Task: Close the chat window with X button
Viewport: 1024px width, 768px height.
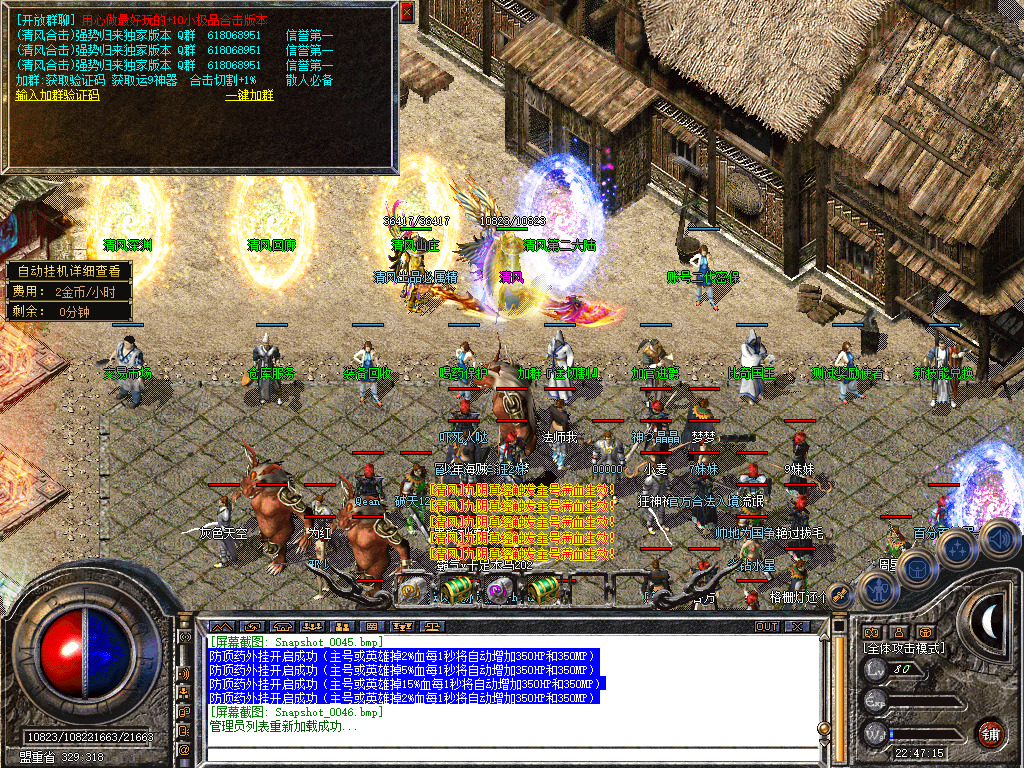Action: [x=797, y=626]
